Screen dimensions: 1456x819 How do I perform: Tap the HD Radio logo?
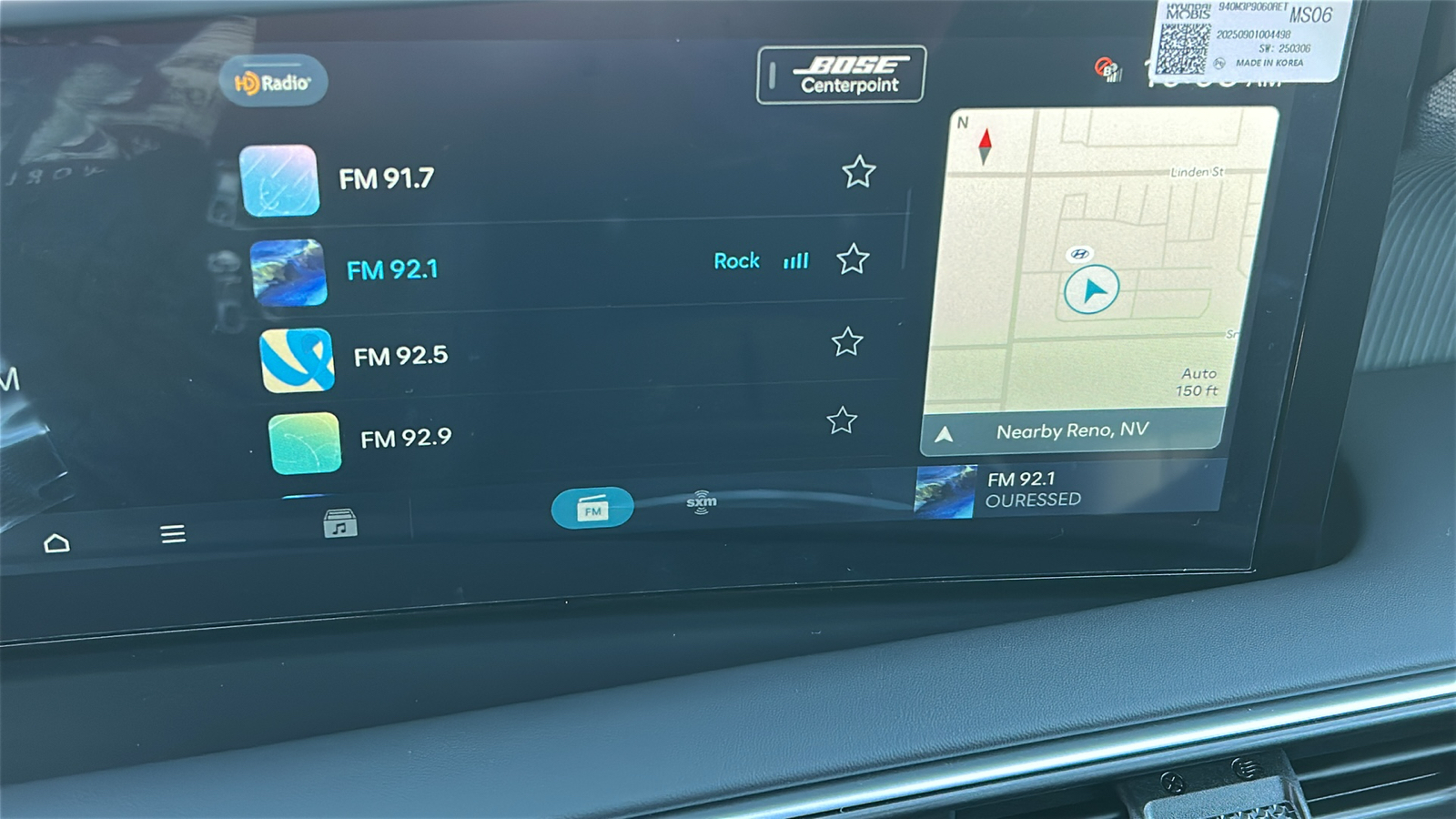pos(274,81)
